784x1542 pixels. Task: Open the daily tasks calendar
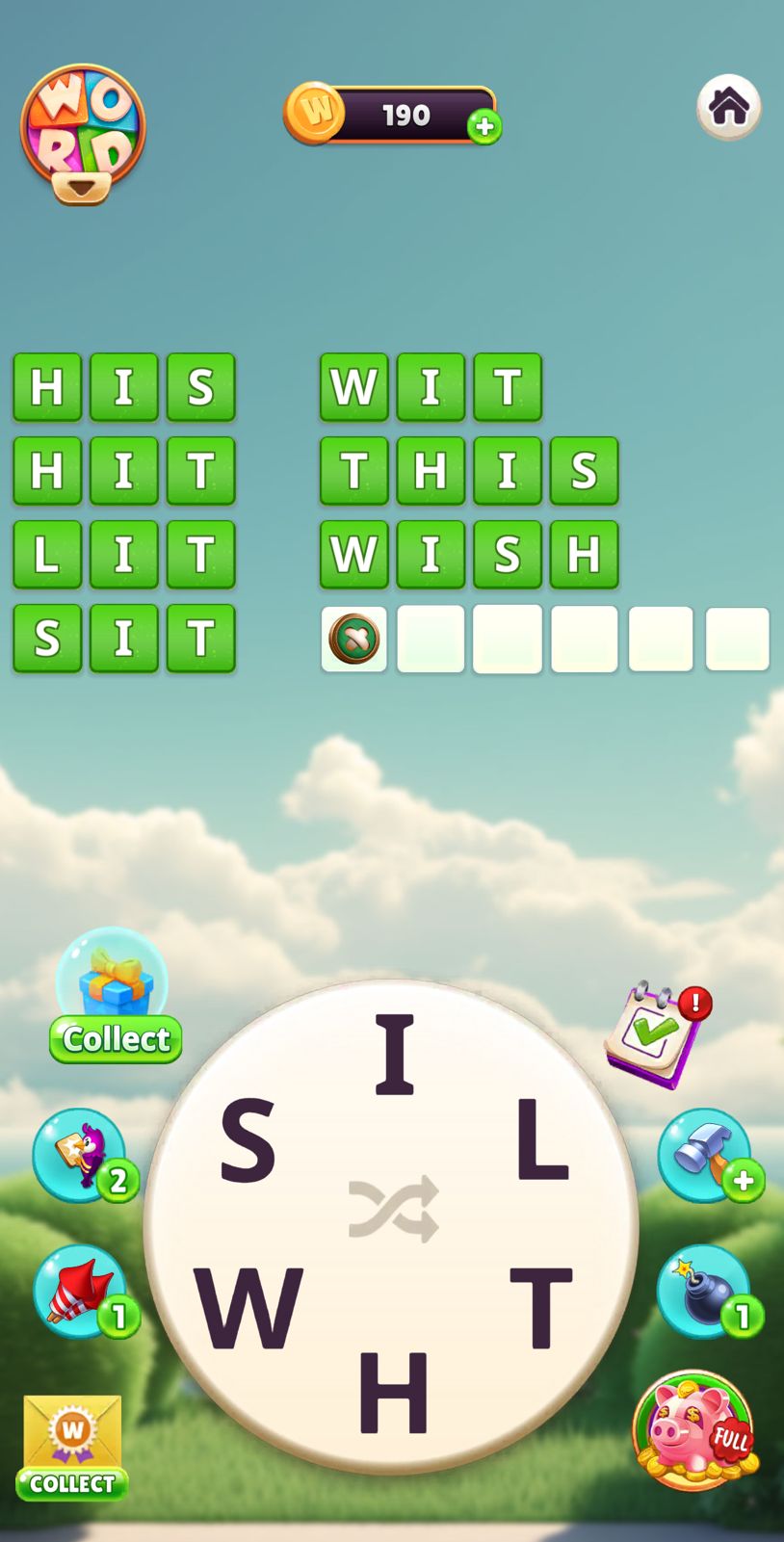[656, 1033]
